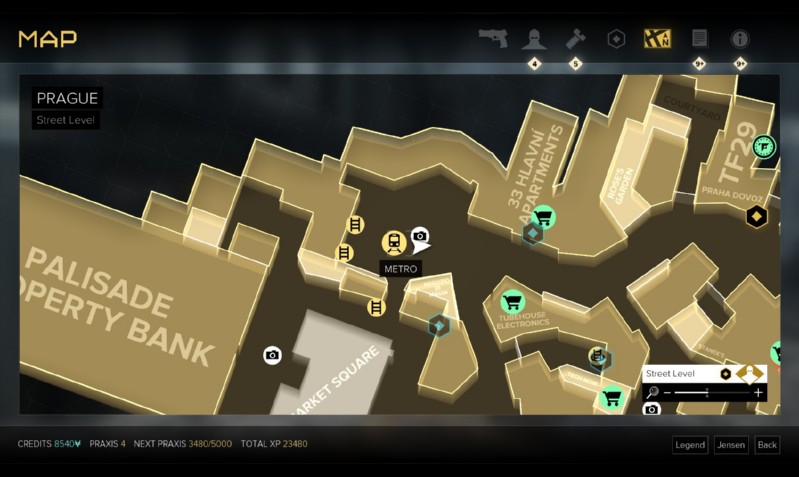The height and width of the screenshot is (477, 799).
Task: Switch to the augmentations head-silhouette tab
Action: point(534,39)
